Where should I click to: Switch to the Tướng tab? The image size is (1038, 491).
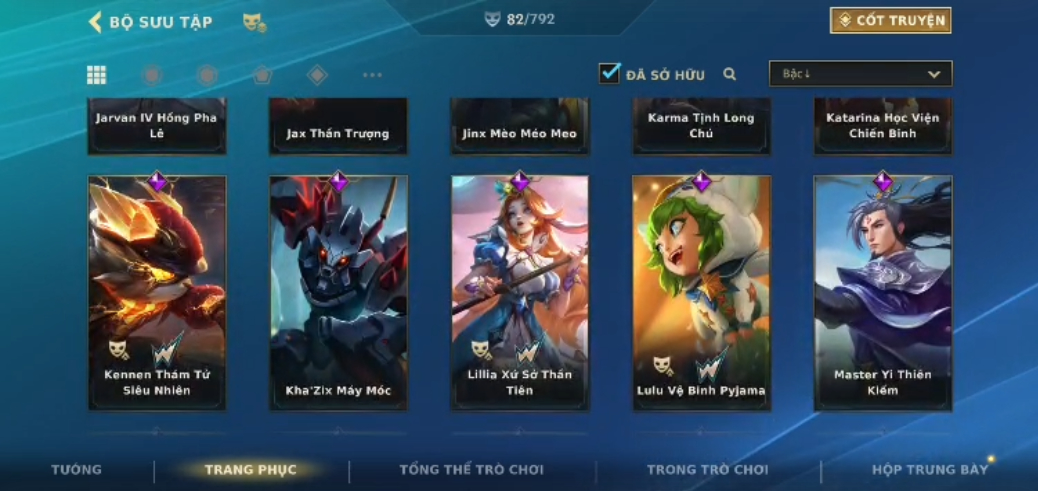click(x=77, y=470)
